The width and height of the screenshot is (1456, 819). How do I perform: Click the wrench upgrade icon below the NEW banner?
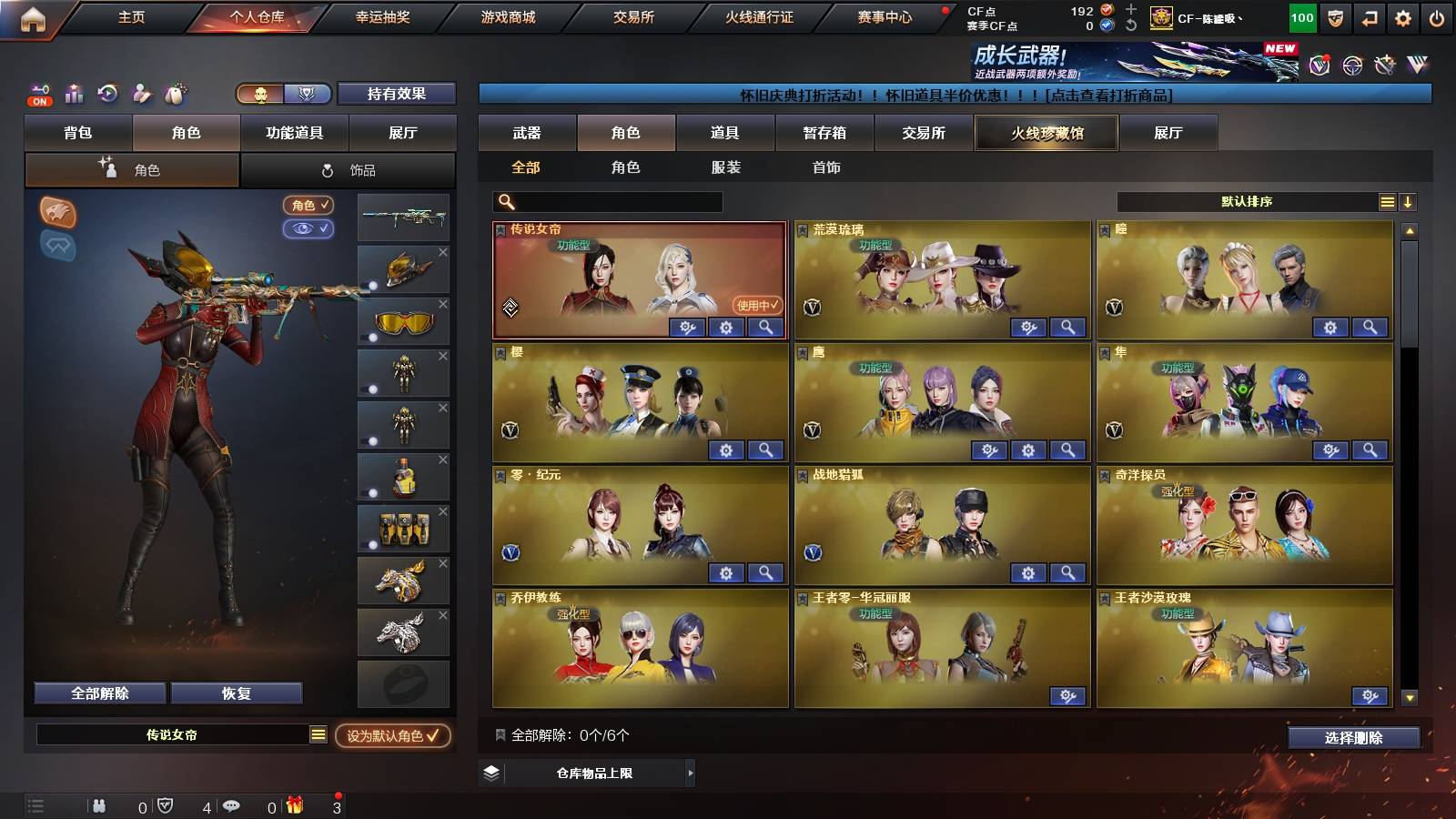pyautogui.click(x=1384, y=66)
